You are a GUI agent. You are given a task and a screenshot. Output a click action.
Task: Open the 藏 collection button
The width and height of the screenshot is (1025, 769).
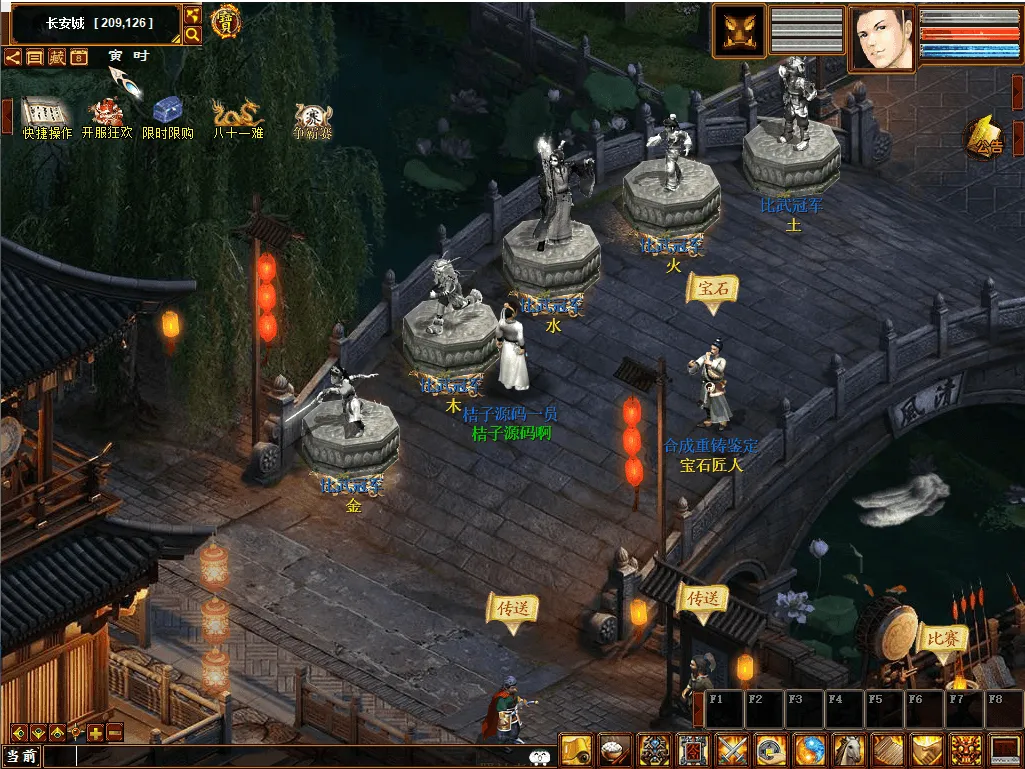[56, 57]
